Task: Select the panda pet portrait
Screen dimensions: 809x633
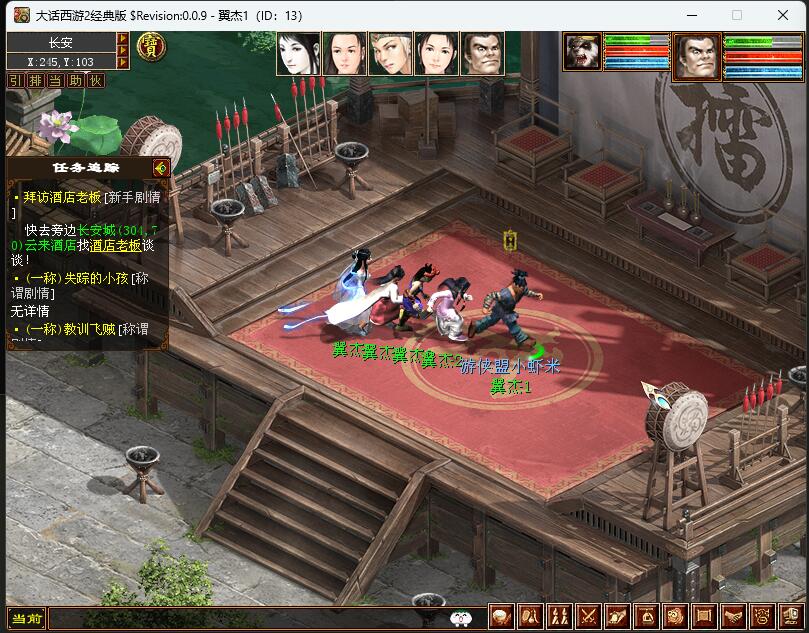Action: coord(582,53)
